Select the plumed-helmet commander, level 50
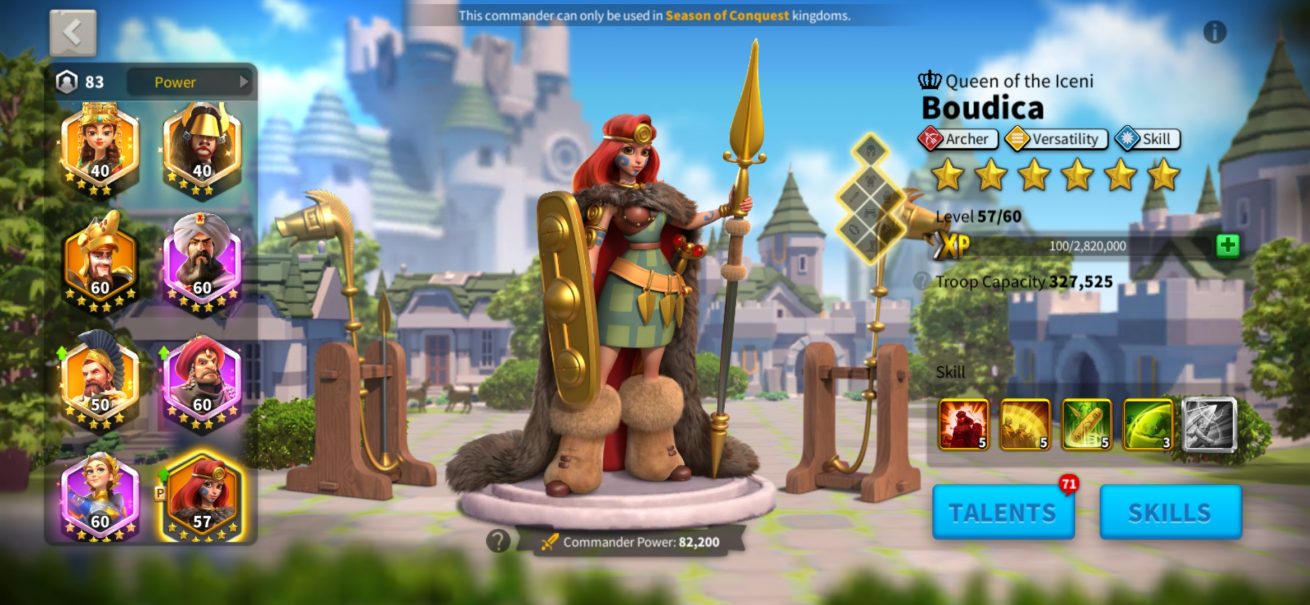Screen dimensions: 1310x605 (99, 381)
